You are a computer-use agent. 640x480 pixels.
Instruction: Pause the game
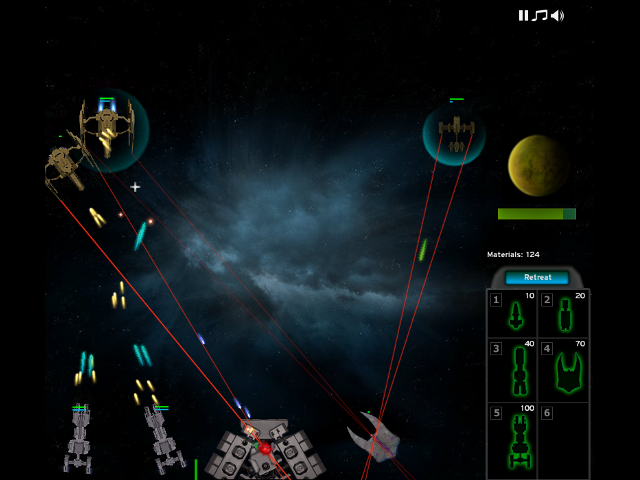523,15
